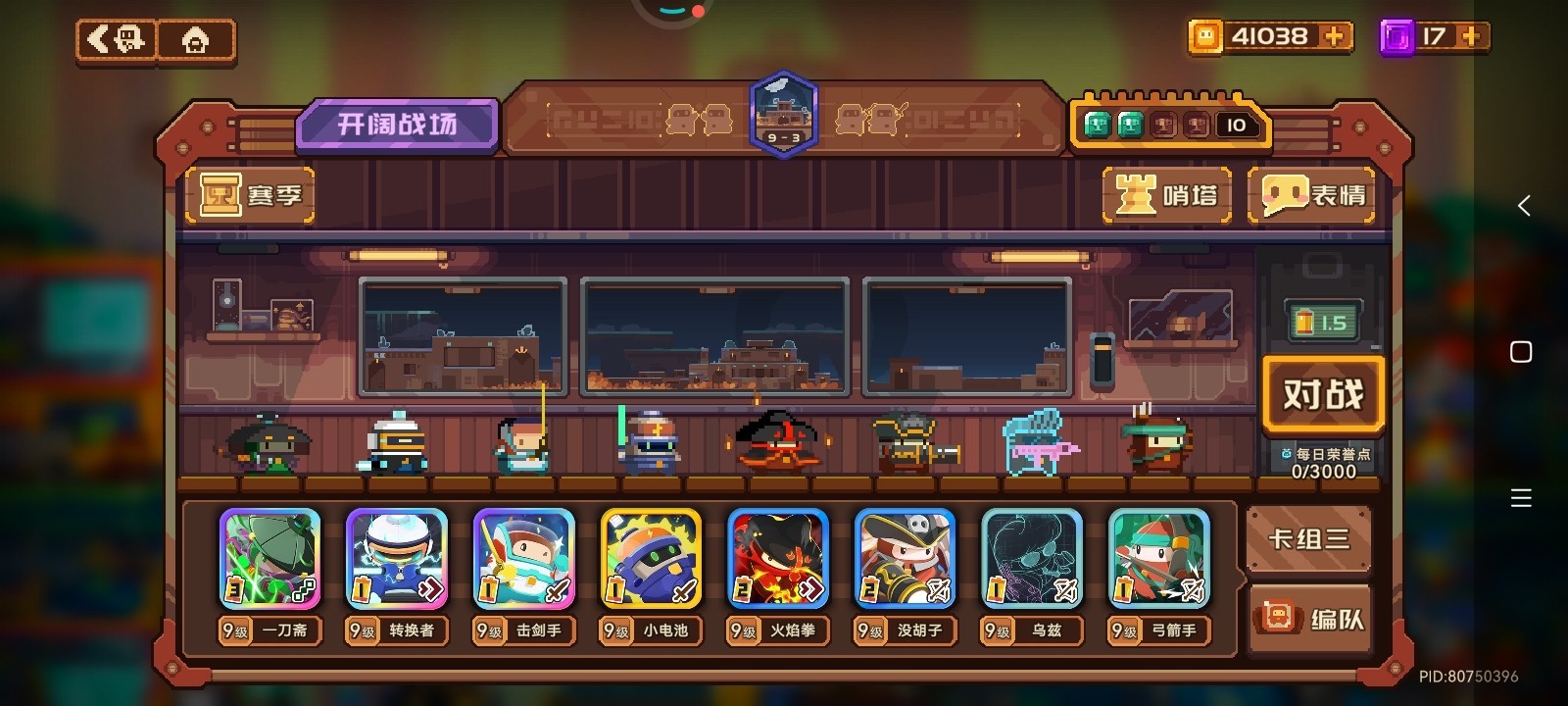Select the 火焰拳 card
Screen dimensions: 1568x706
pyautogui.click(x=778, y=559)
